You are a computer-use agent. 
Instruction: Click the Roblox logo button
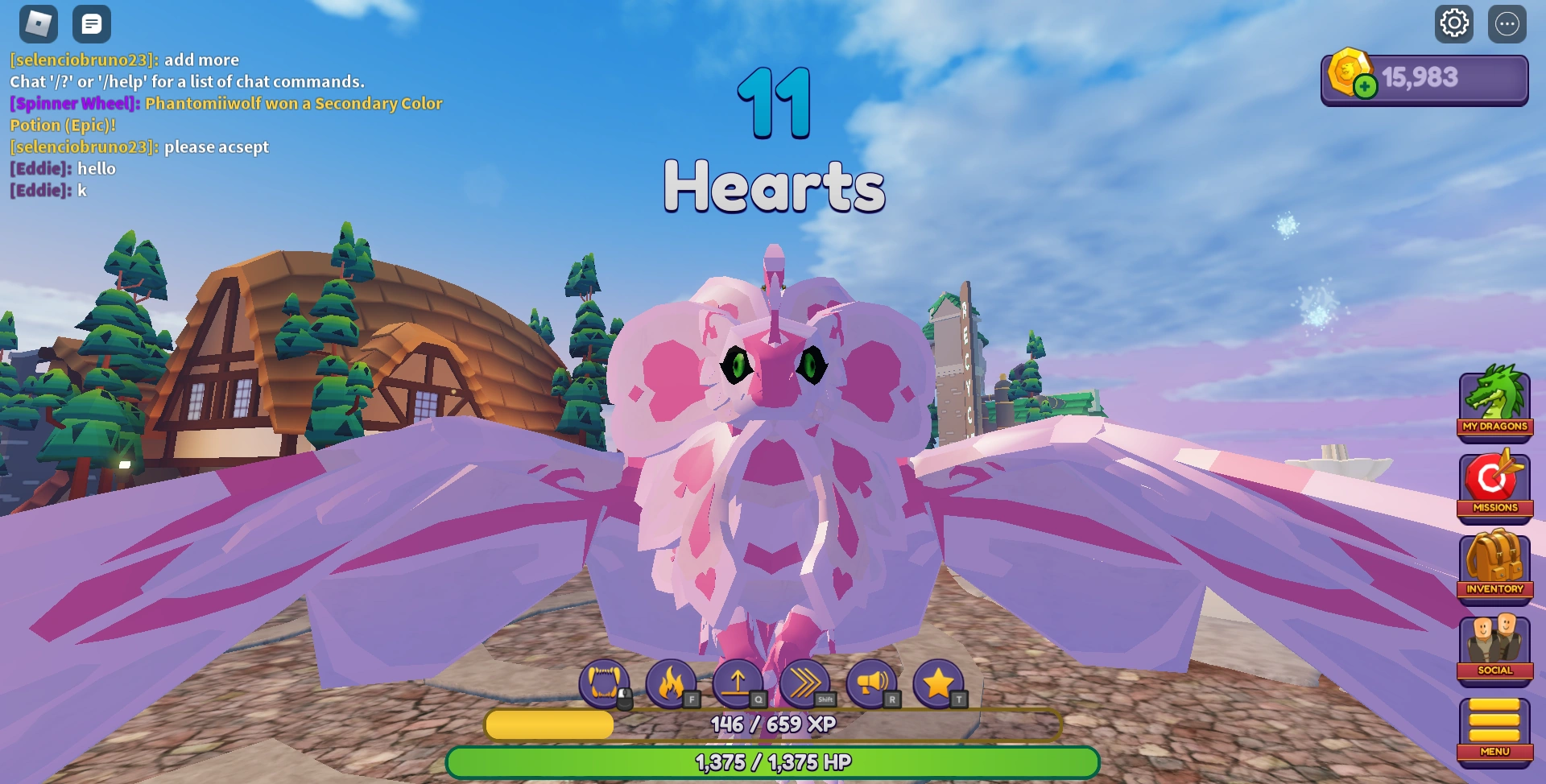click(x=36, y=23)
